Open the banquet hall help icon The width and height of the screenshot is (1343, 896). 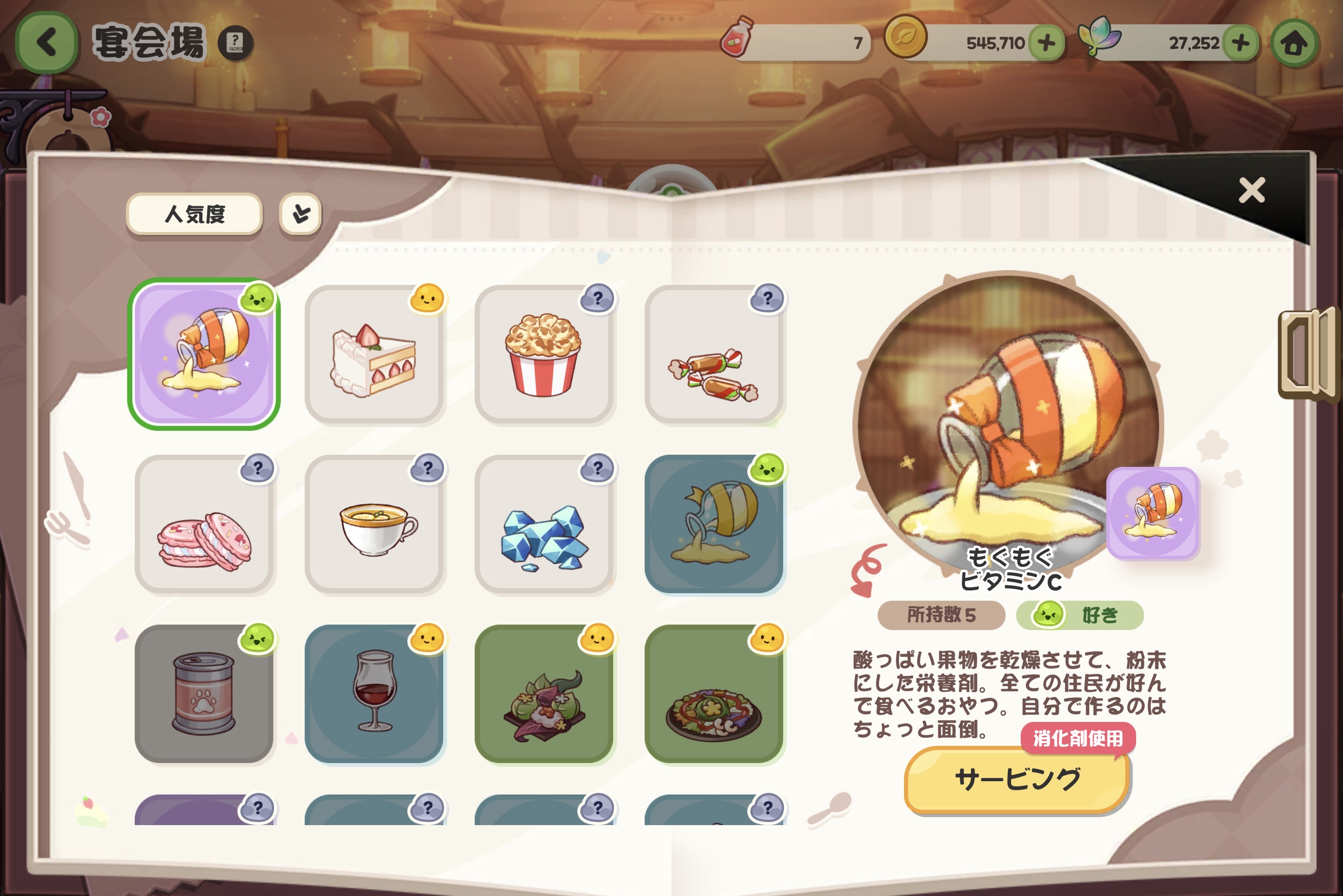pyautogui.click(x=235, y=42)
